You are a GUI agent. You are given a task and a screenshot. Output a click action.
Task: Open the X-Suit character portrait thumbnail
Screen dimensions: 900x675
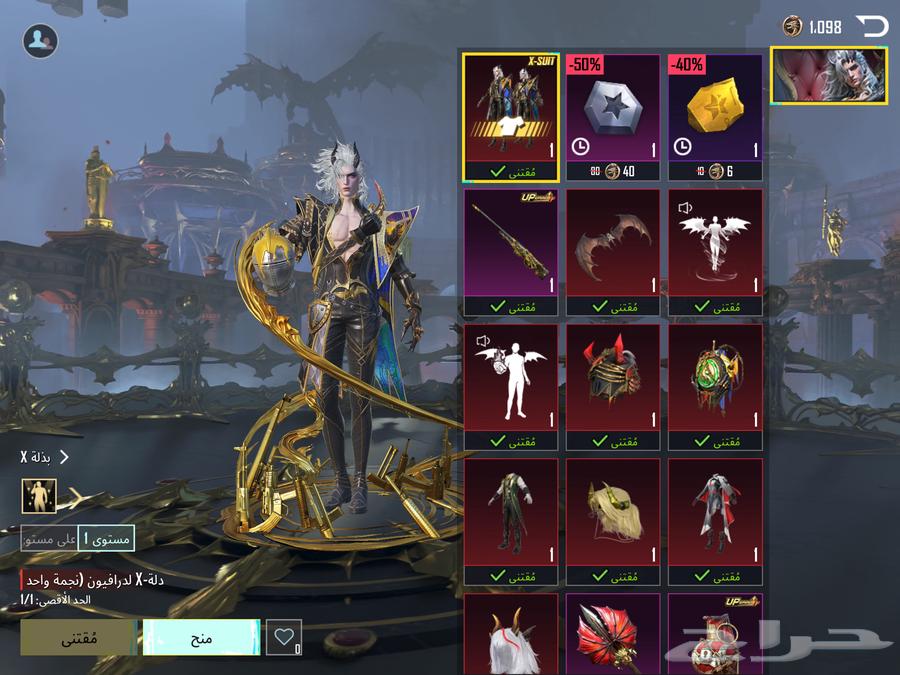829,76
